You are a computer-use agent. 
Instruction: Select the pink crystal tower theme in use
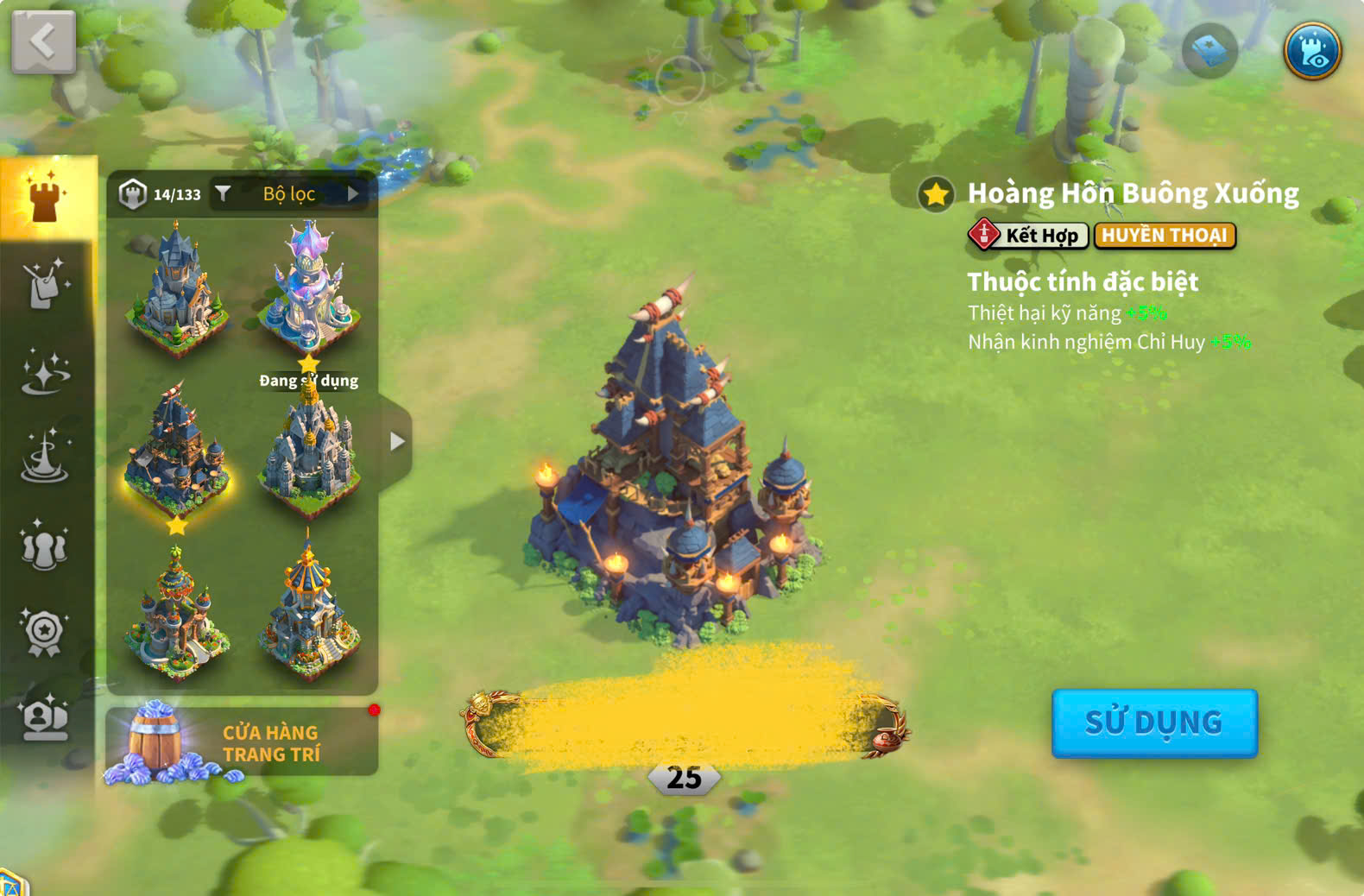tap(308, 285)
